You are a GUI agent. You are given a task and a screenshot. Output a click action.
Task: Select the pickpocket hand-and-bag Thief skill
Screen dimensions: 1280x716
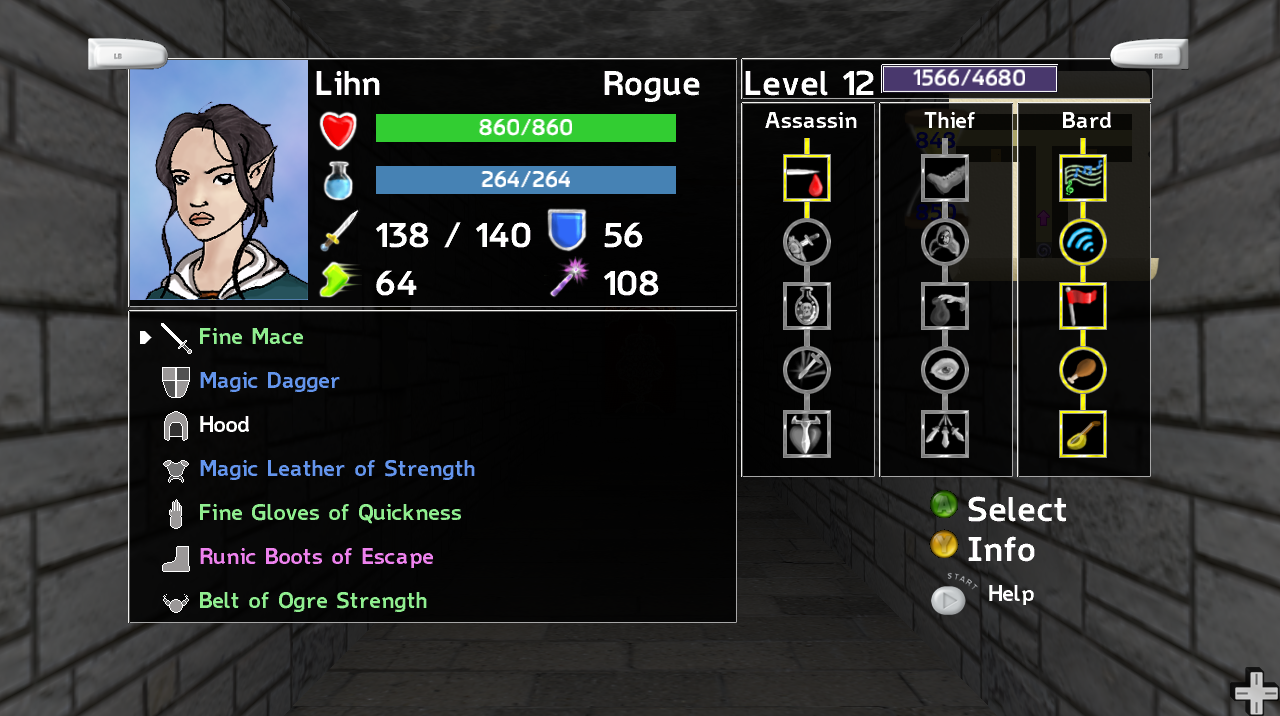tap(945, 306)
